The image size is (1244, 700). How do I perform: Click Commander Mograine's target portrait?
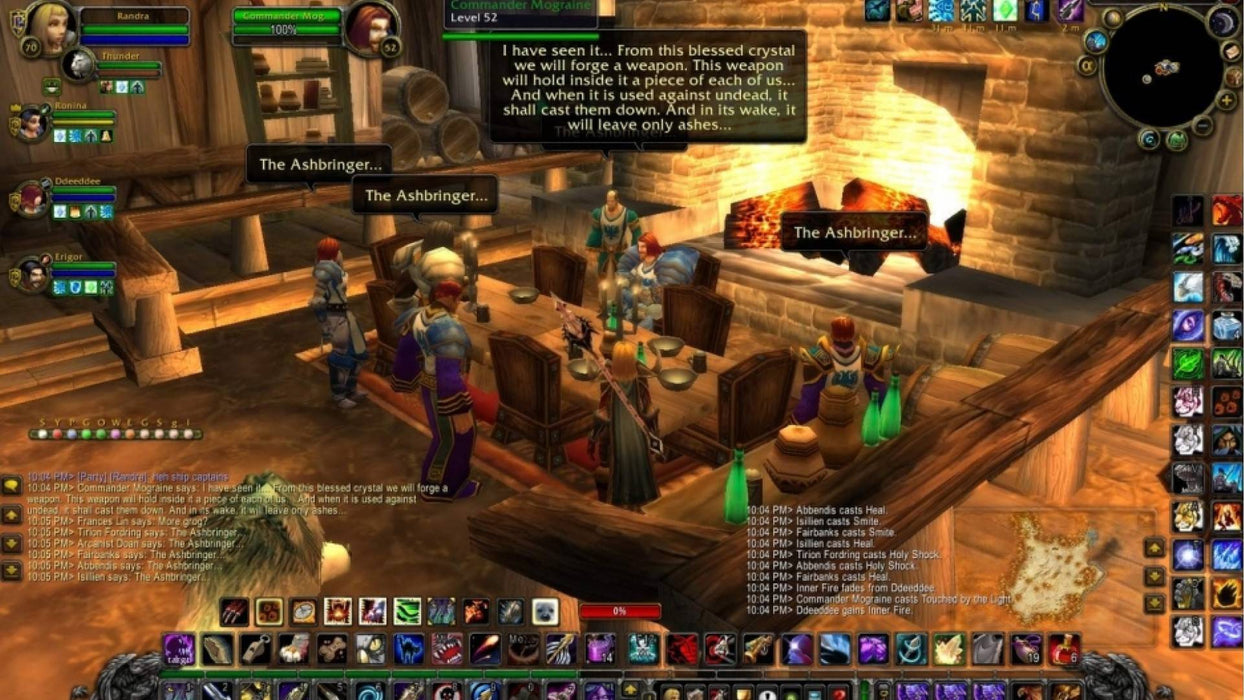[368, 28]
